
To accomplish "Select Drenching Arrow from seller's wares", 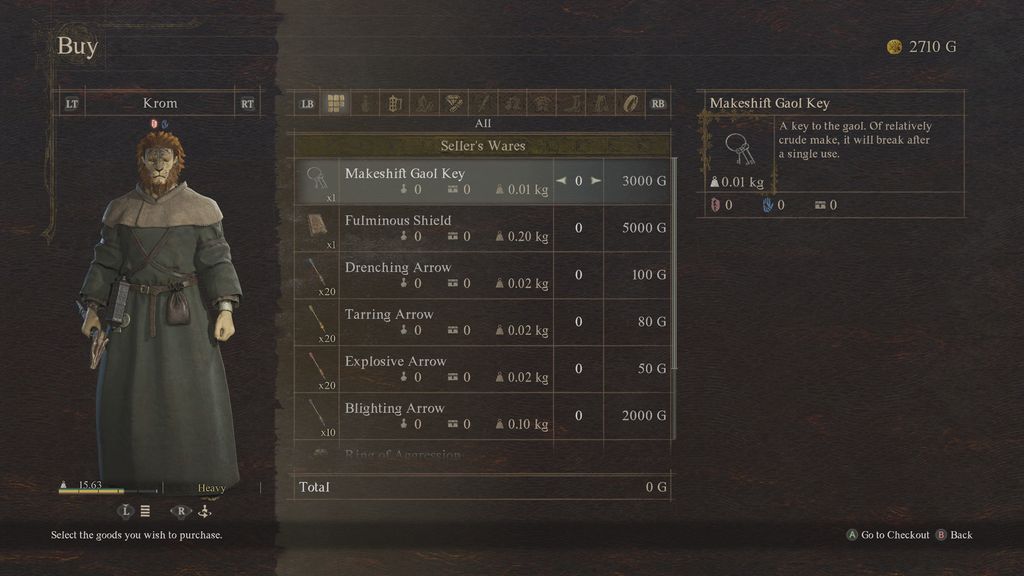I will 440,275.
